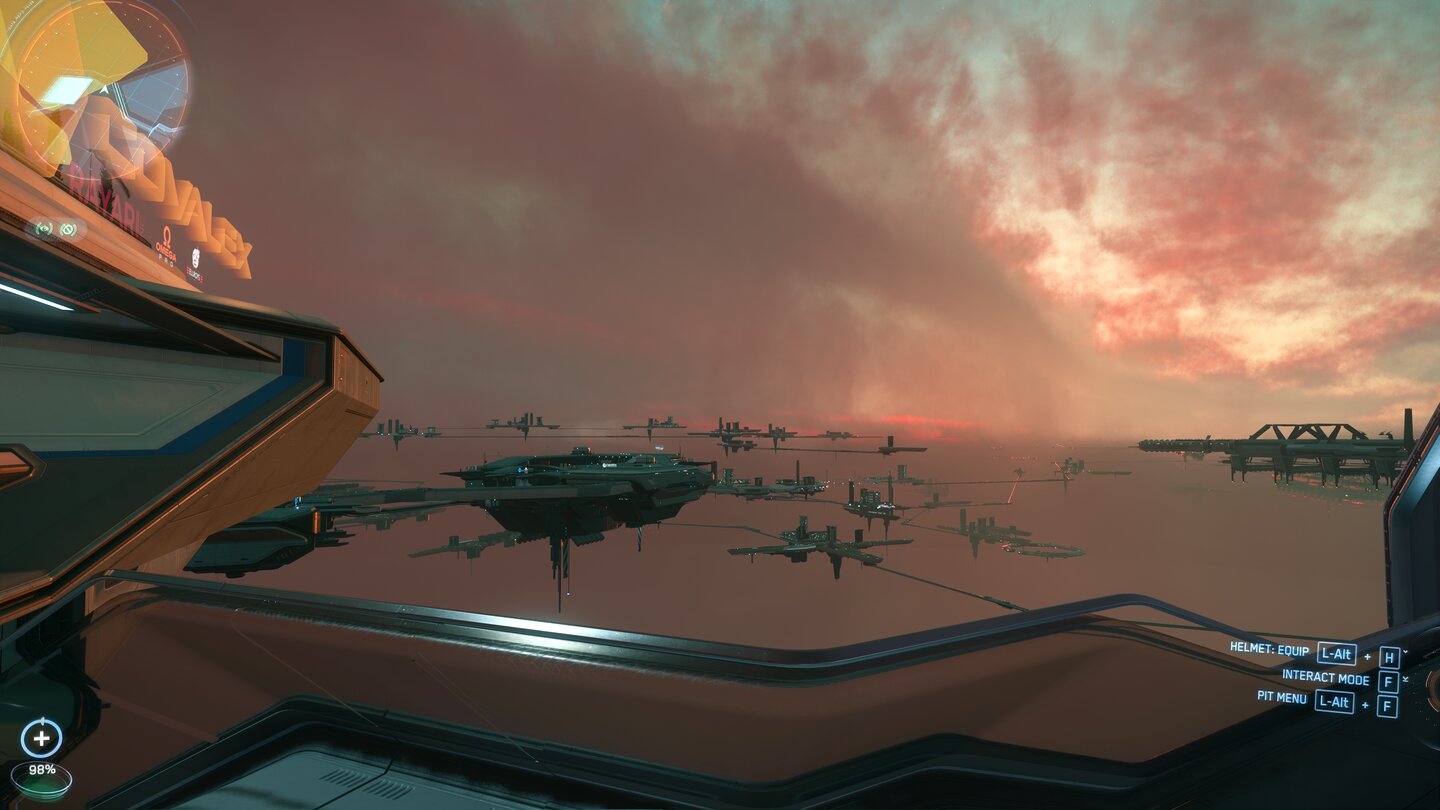Click the small arrow above the plus reticle
The image size is (1440, 810).
(x=43, y=722)
